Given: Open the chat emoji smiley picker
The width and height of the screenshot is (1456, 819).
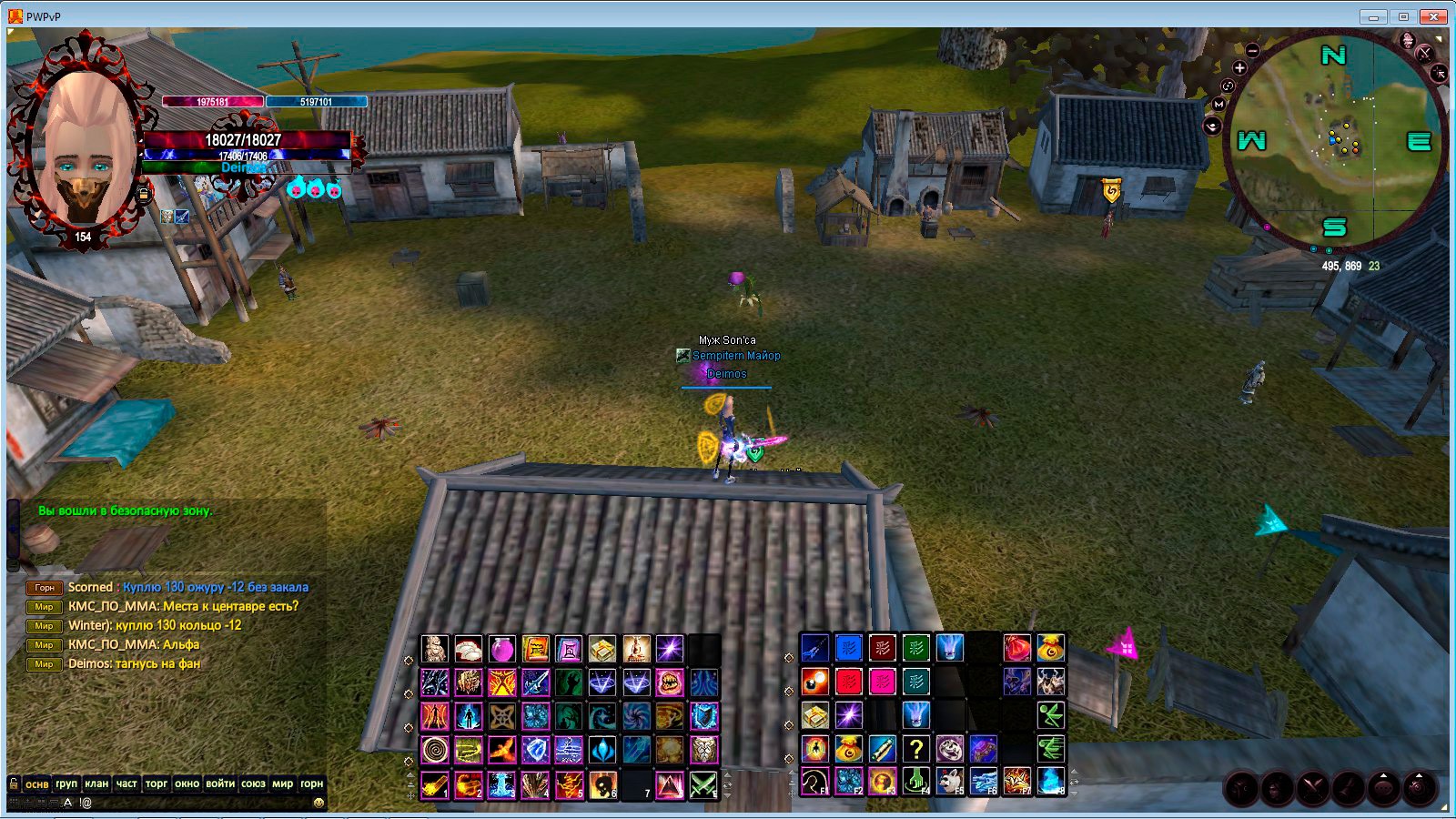Looking at the screenshot, I should tap(318, 803).
